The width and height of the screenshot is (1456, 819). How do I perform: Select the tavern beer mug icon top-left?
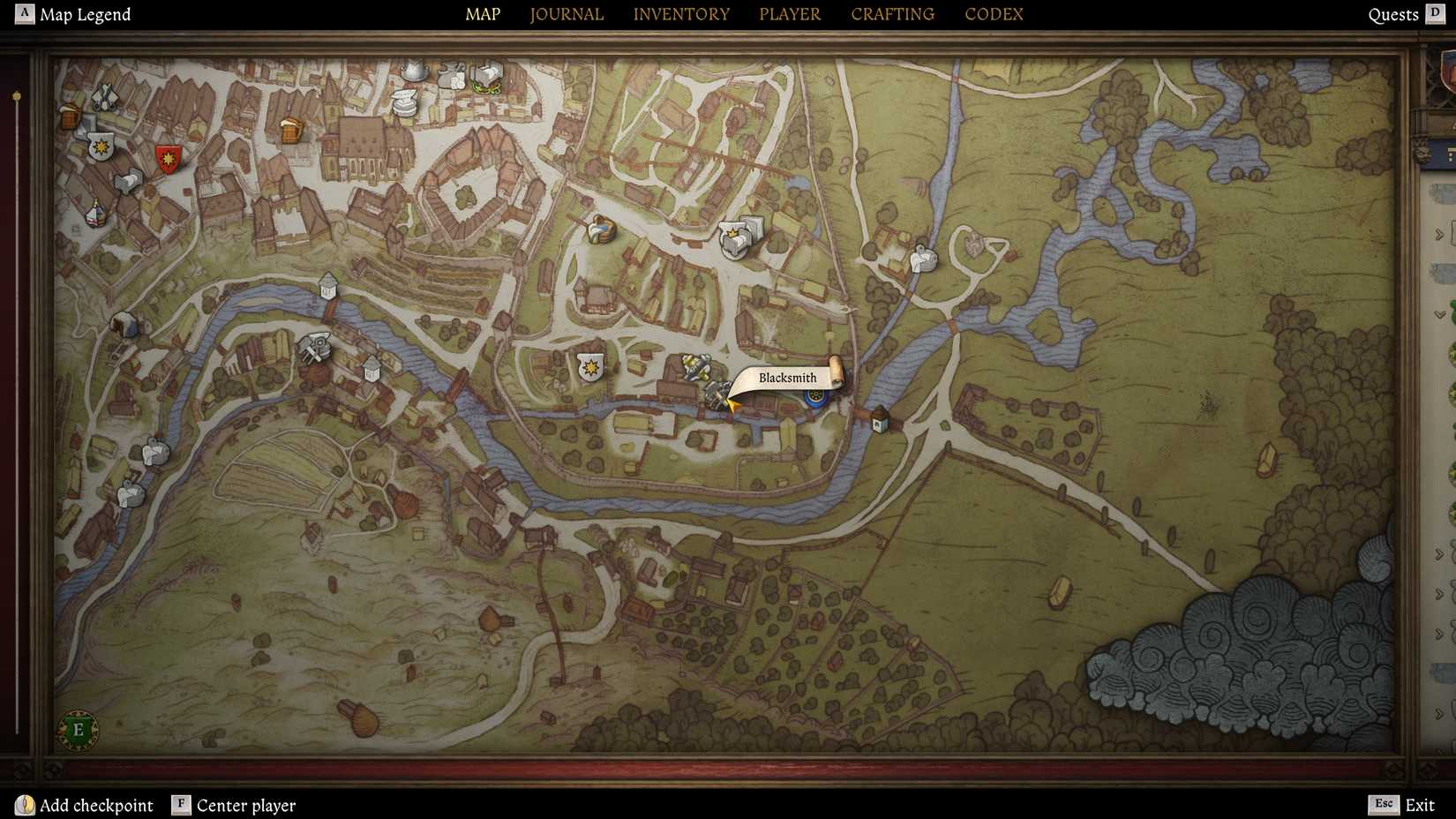point(70,116)
